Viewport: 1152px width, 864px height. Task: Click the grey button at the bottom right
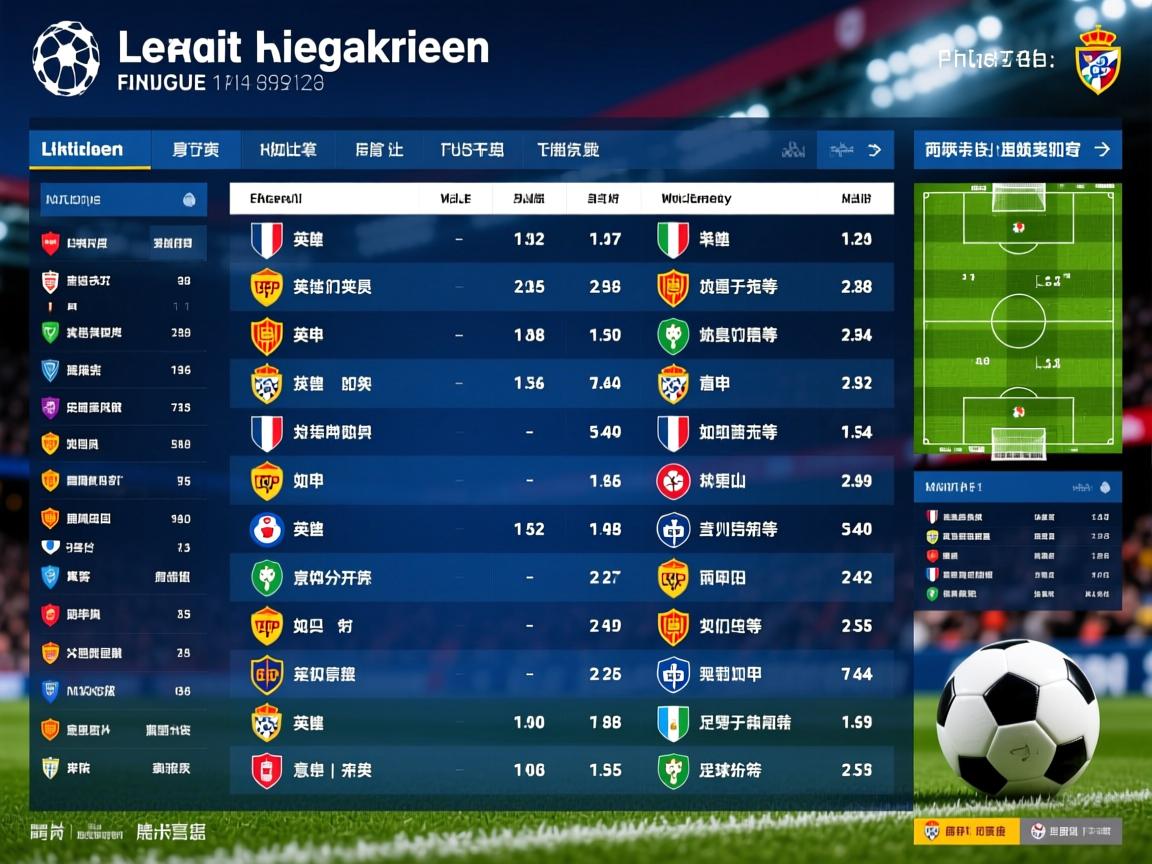(x=1071, y=831)
